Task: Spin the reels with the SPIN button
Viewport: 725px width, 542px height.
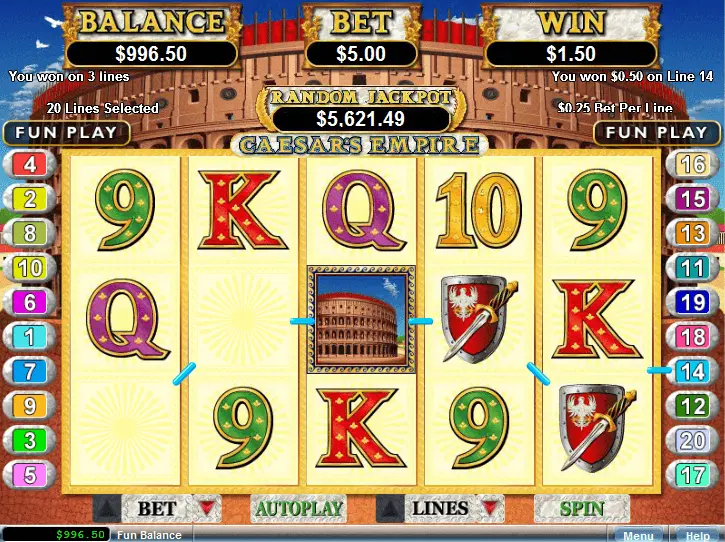Action: (582, 509)
